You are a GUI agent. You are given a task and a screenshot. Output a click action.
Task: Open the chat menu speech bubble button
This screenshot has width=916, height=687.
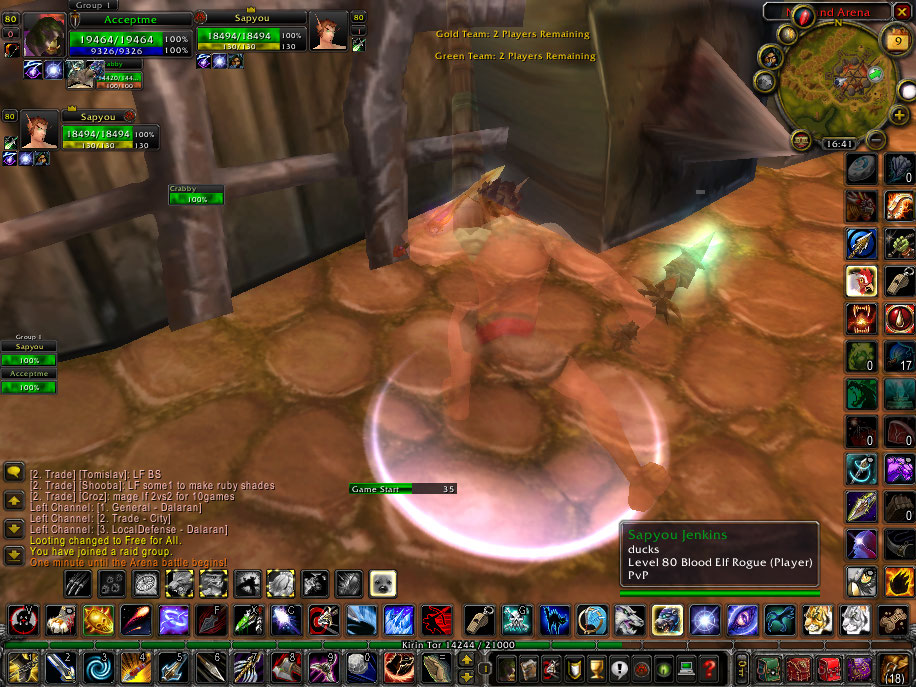[14, 470]
